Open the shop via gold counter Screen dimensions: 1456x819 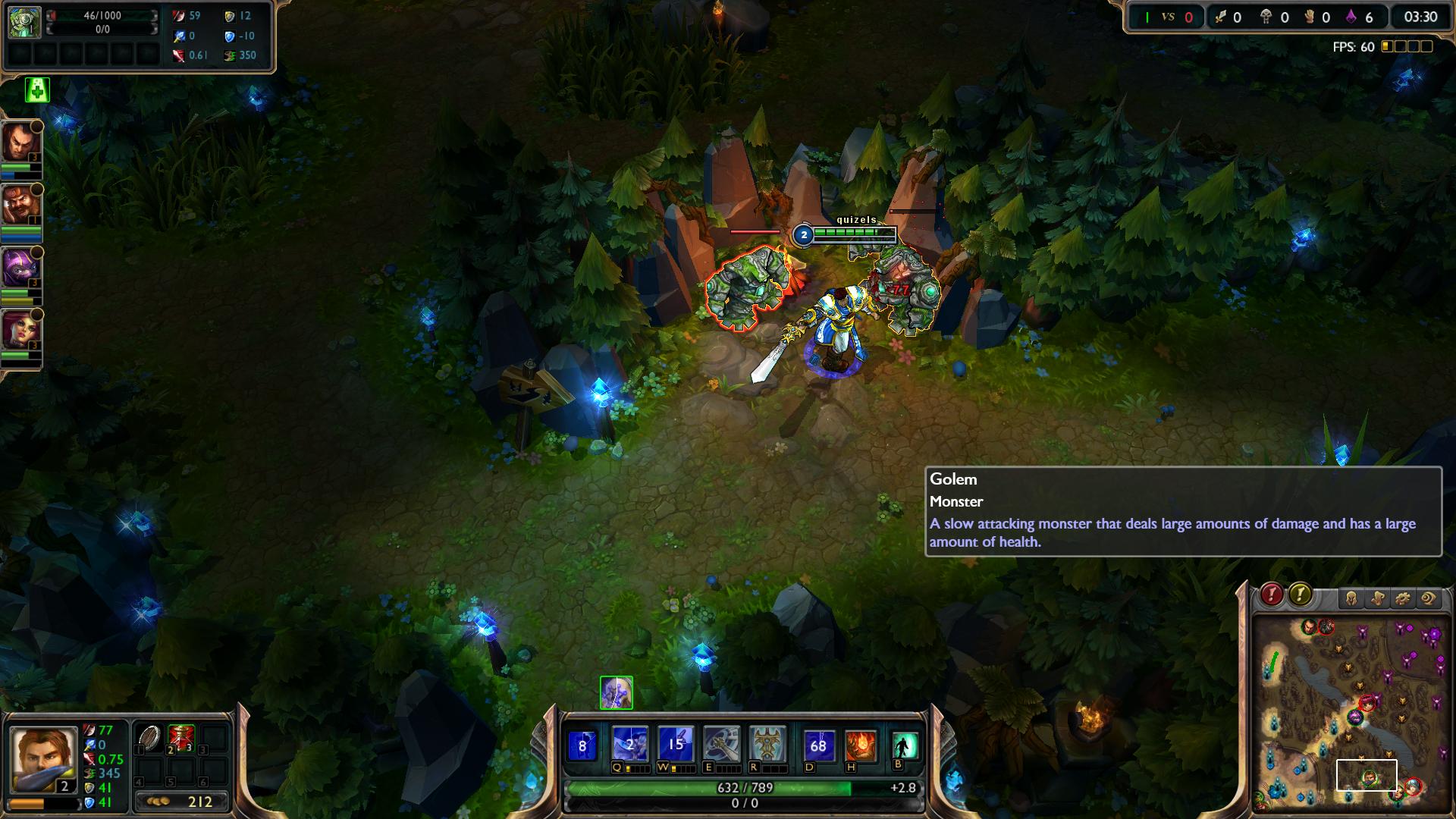point(182,802)
